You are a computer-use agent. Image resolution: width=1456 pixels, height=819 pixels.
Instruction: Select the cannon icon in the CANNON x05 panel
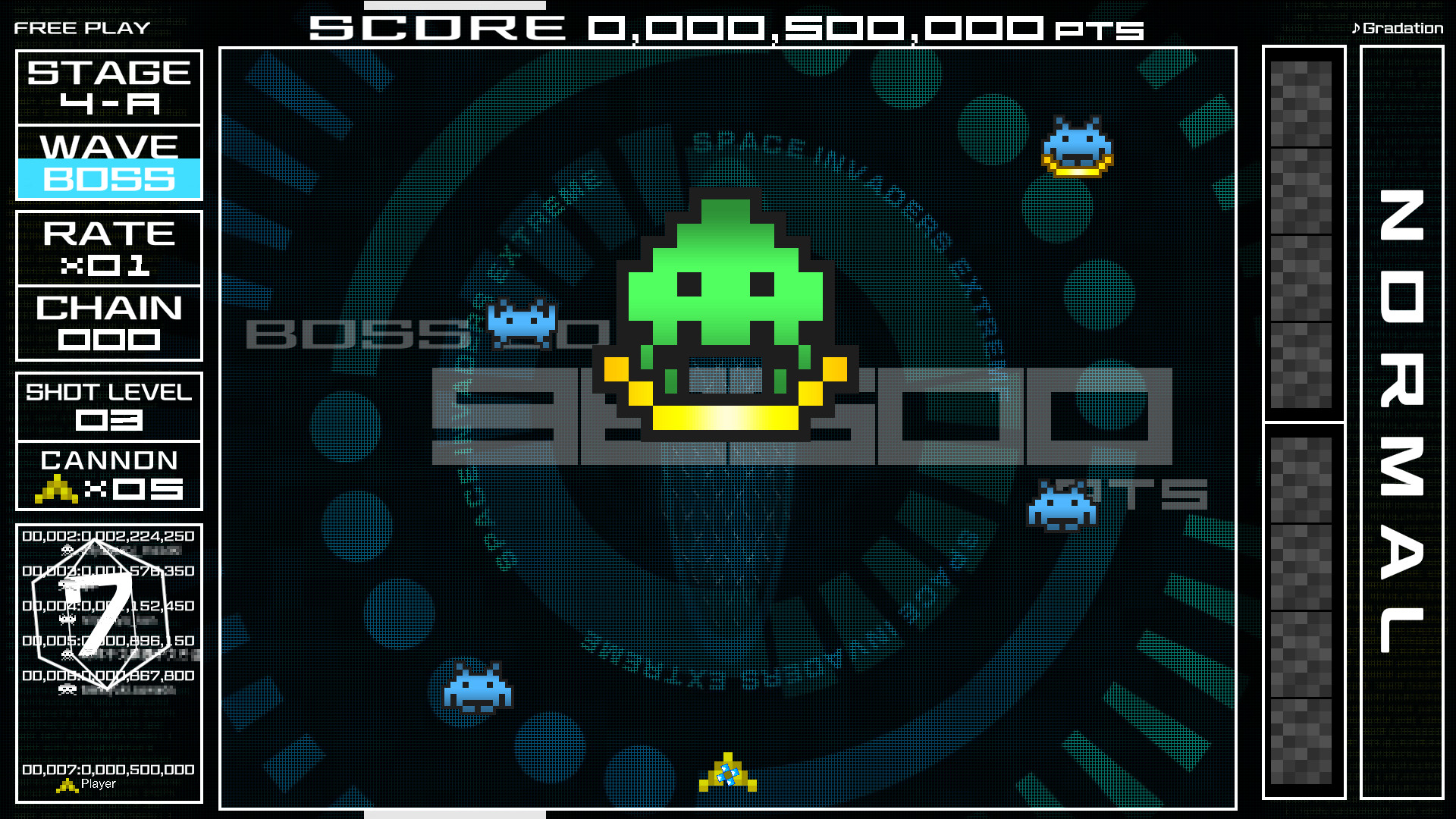[57, 489]
